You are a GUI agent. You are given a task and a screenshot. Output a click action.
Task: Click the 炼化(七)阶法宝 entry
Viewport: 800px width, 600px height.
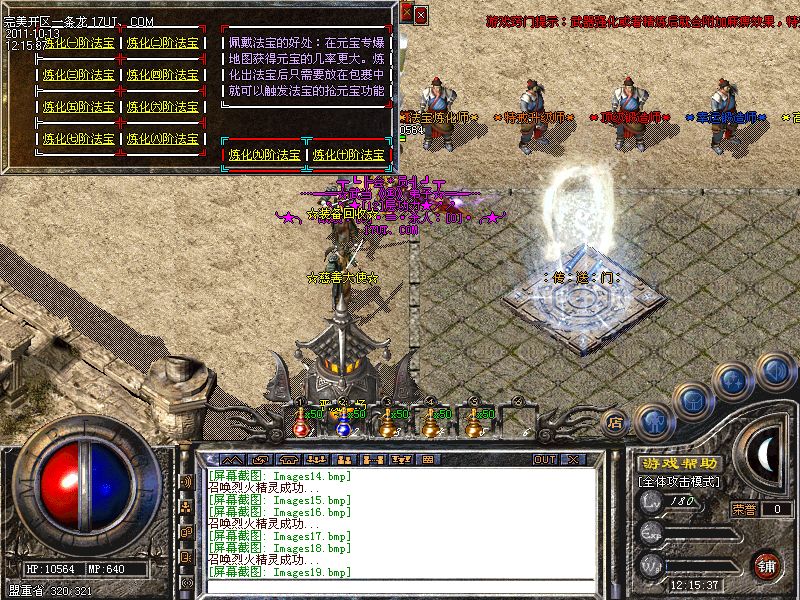(x=80, y=139)
